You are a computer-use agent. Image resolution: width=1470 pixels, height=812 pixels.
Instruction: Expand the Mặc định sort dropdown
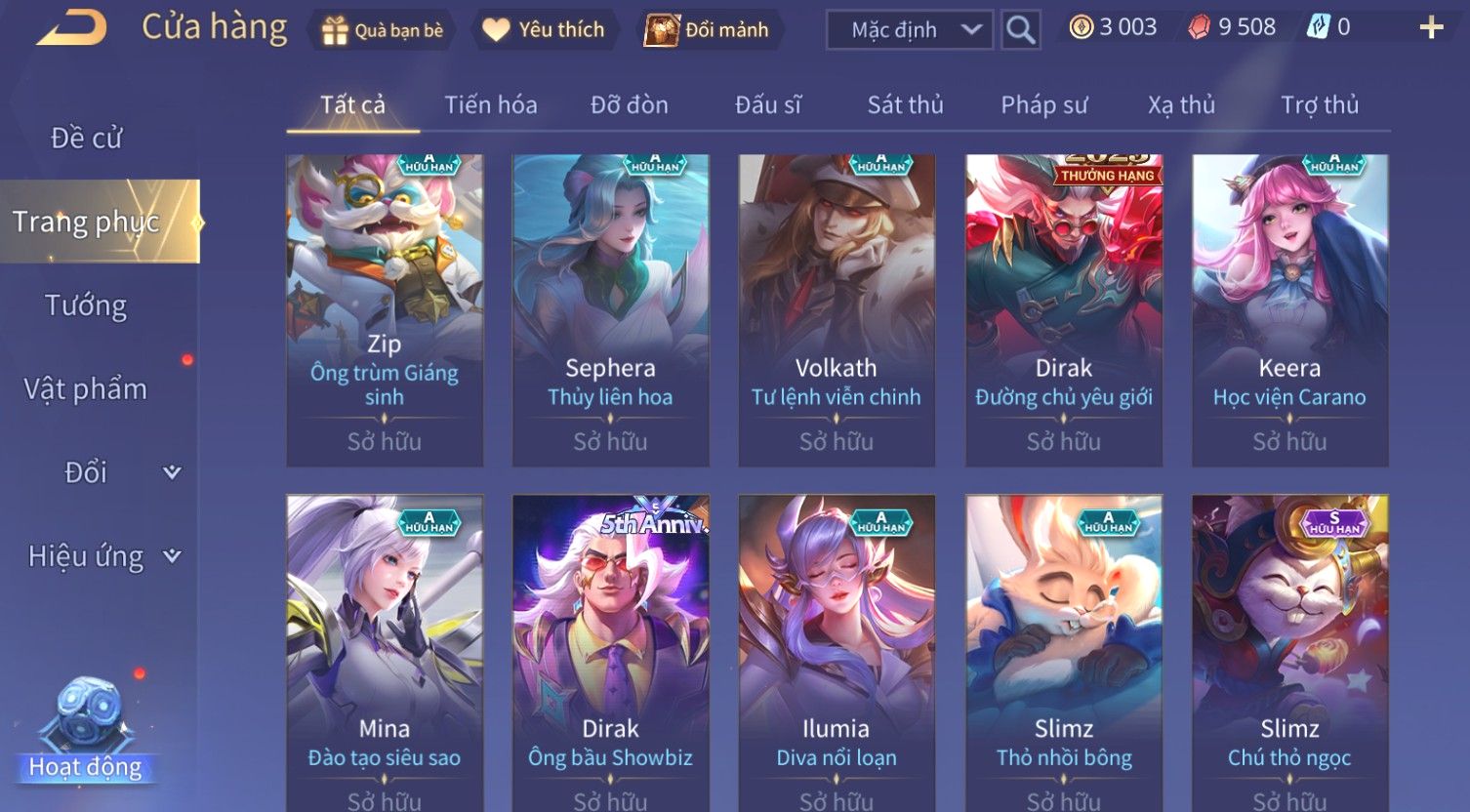909,30
